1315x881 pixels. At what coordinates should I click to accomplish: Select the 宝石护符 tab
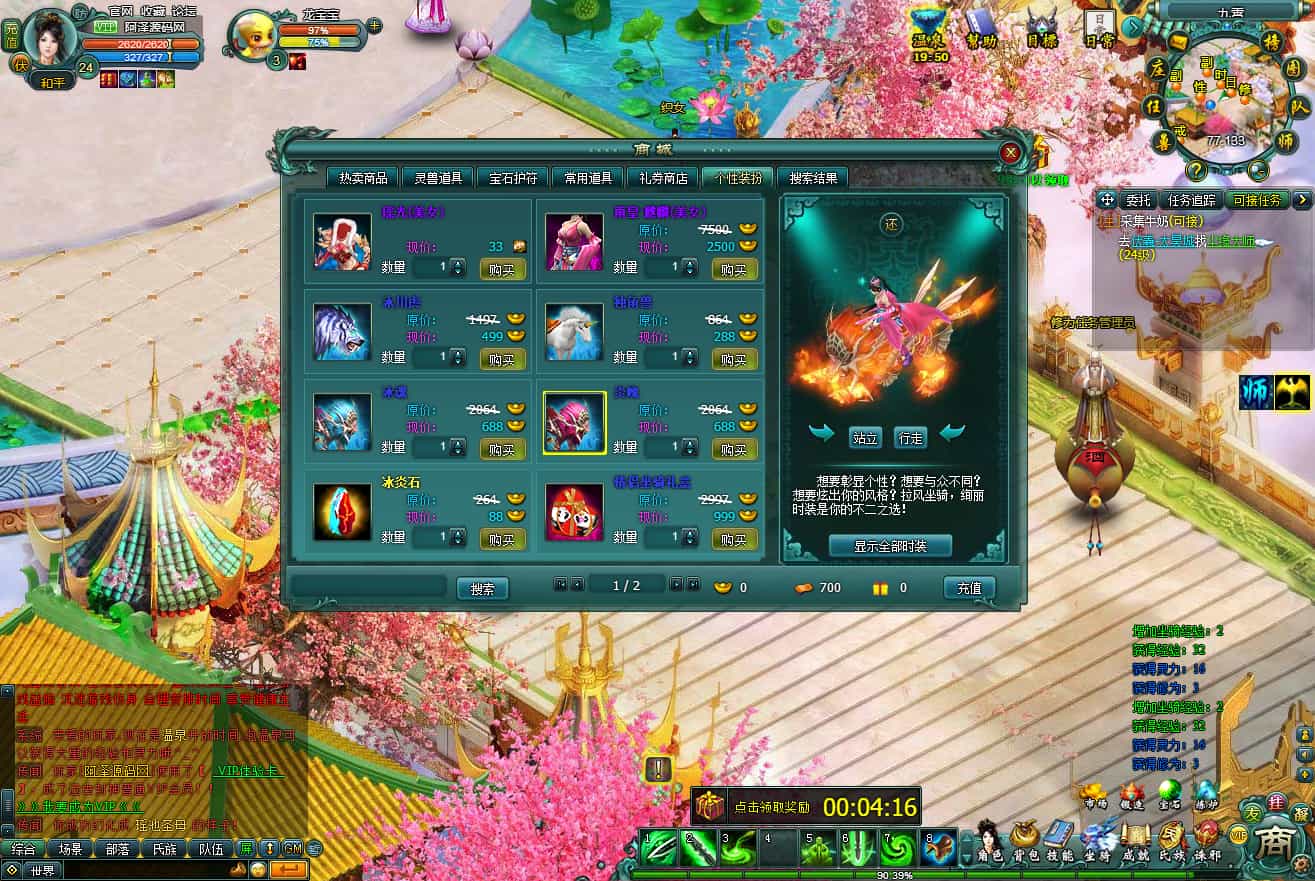point(513,178)
